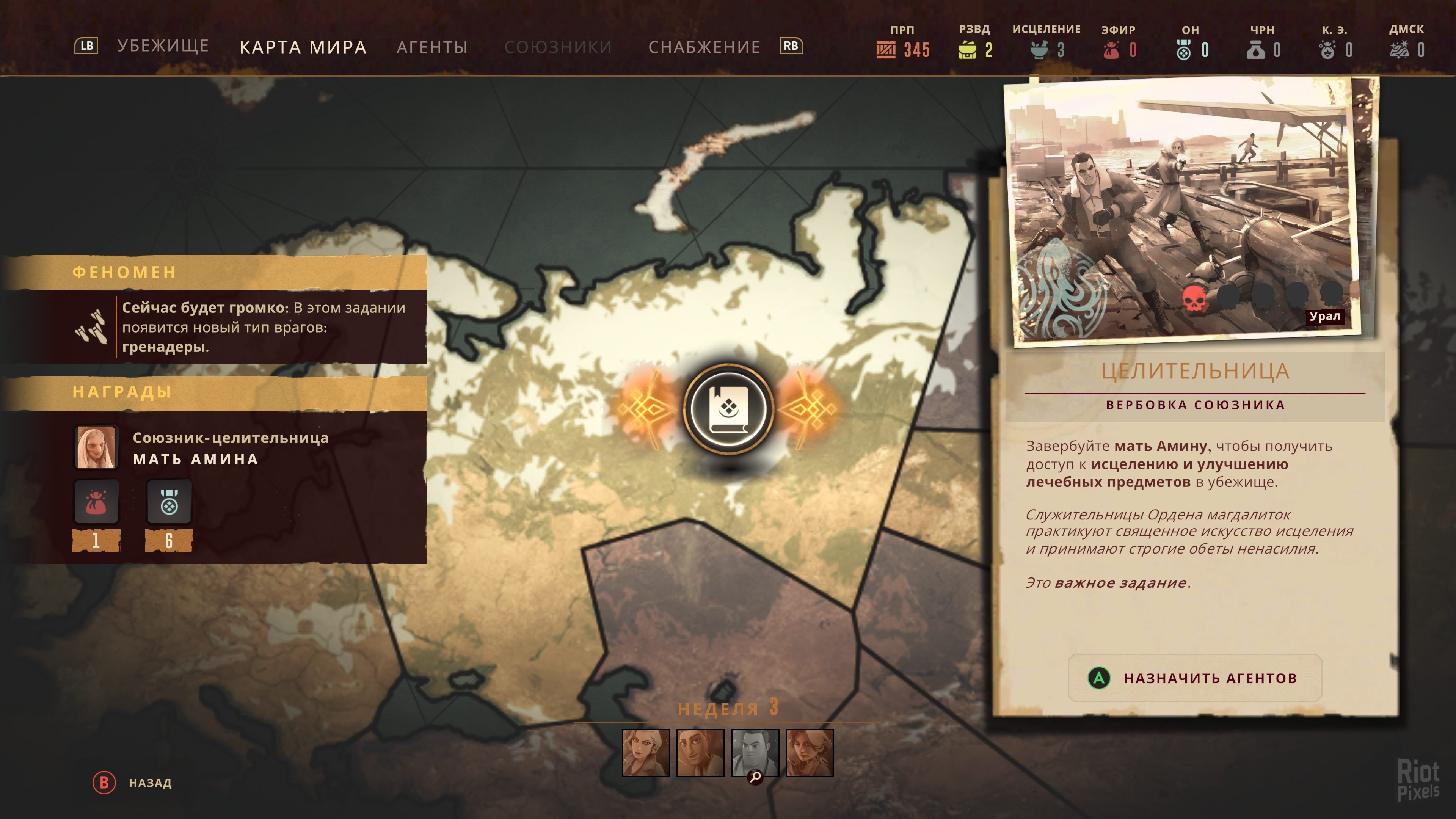Open the Карта мира tab
Screen dimensions: 1456x819
click(x=303, y=47)
